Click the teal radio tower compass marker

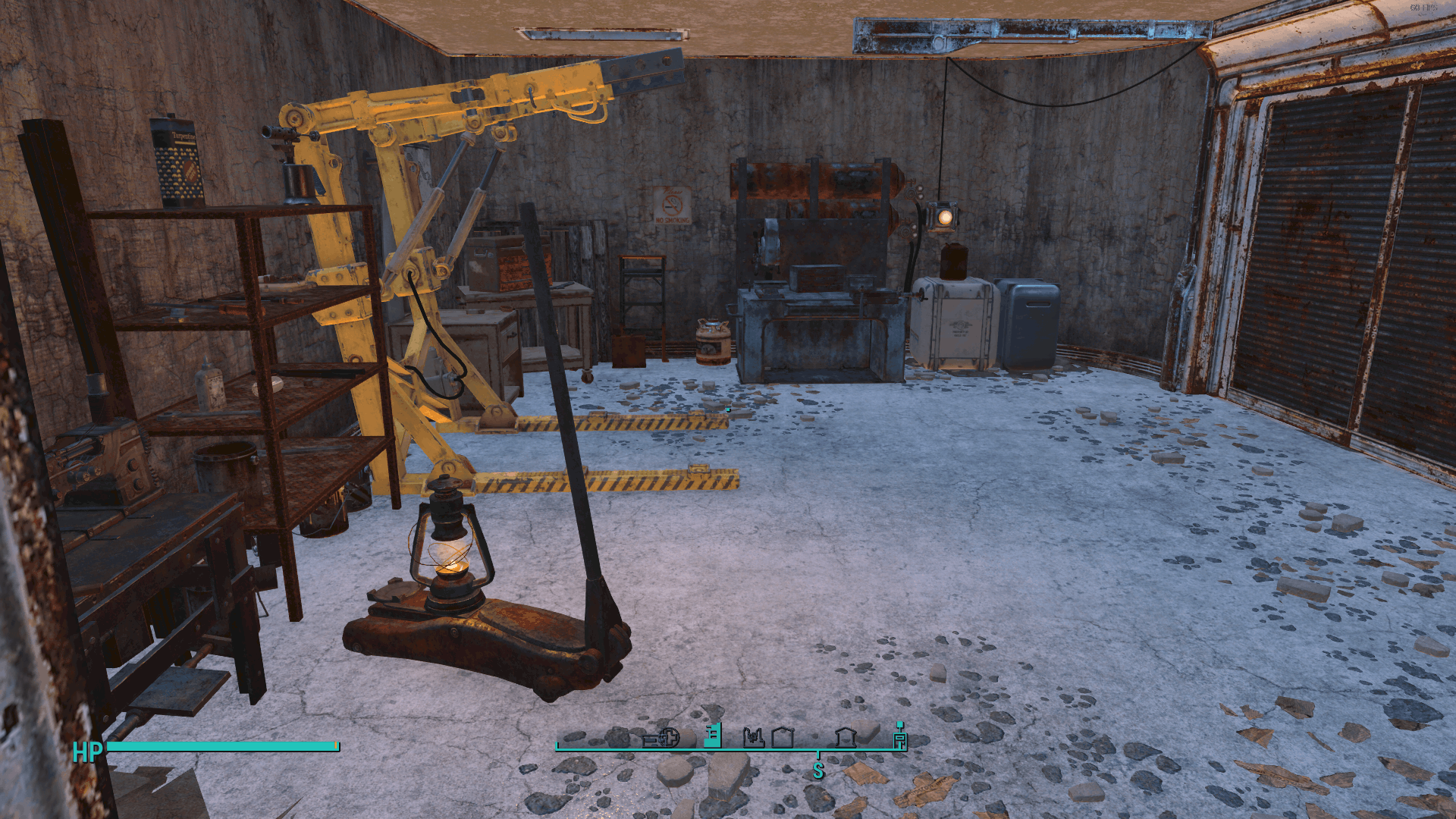pyautogui.click(x=900, y=736)
